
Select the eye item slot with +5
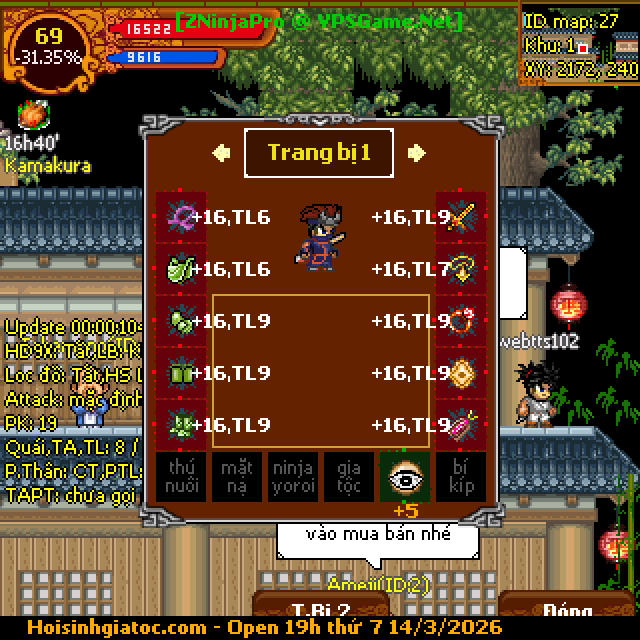[x=405, y=477]
